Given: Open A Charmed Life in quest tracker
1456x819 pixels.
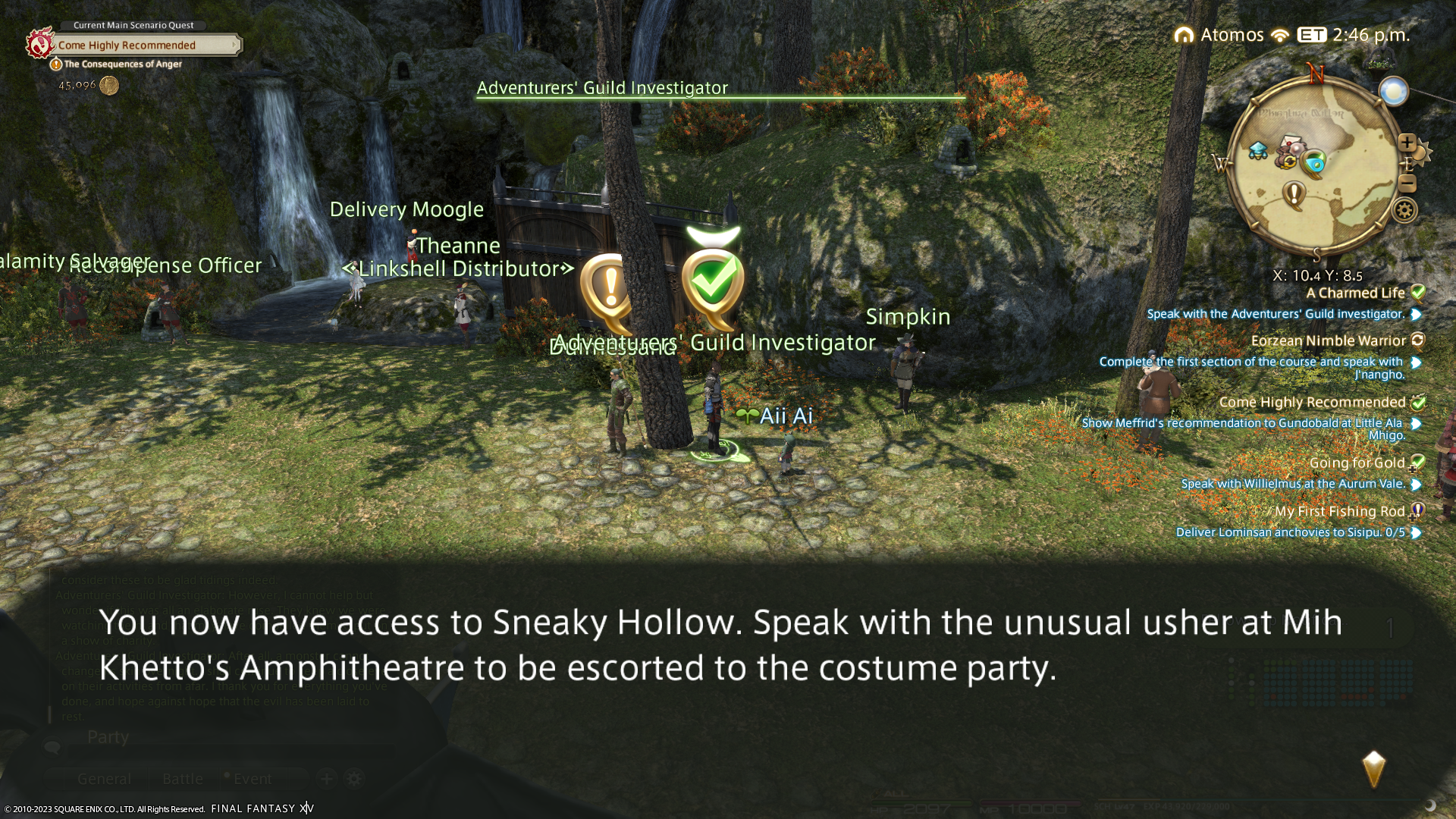Looking at the screenshot, I should point(1355,293).
